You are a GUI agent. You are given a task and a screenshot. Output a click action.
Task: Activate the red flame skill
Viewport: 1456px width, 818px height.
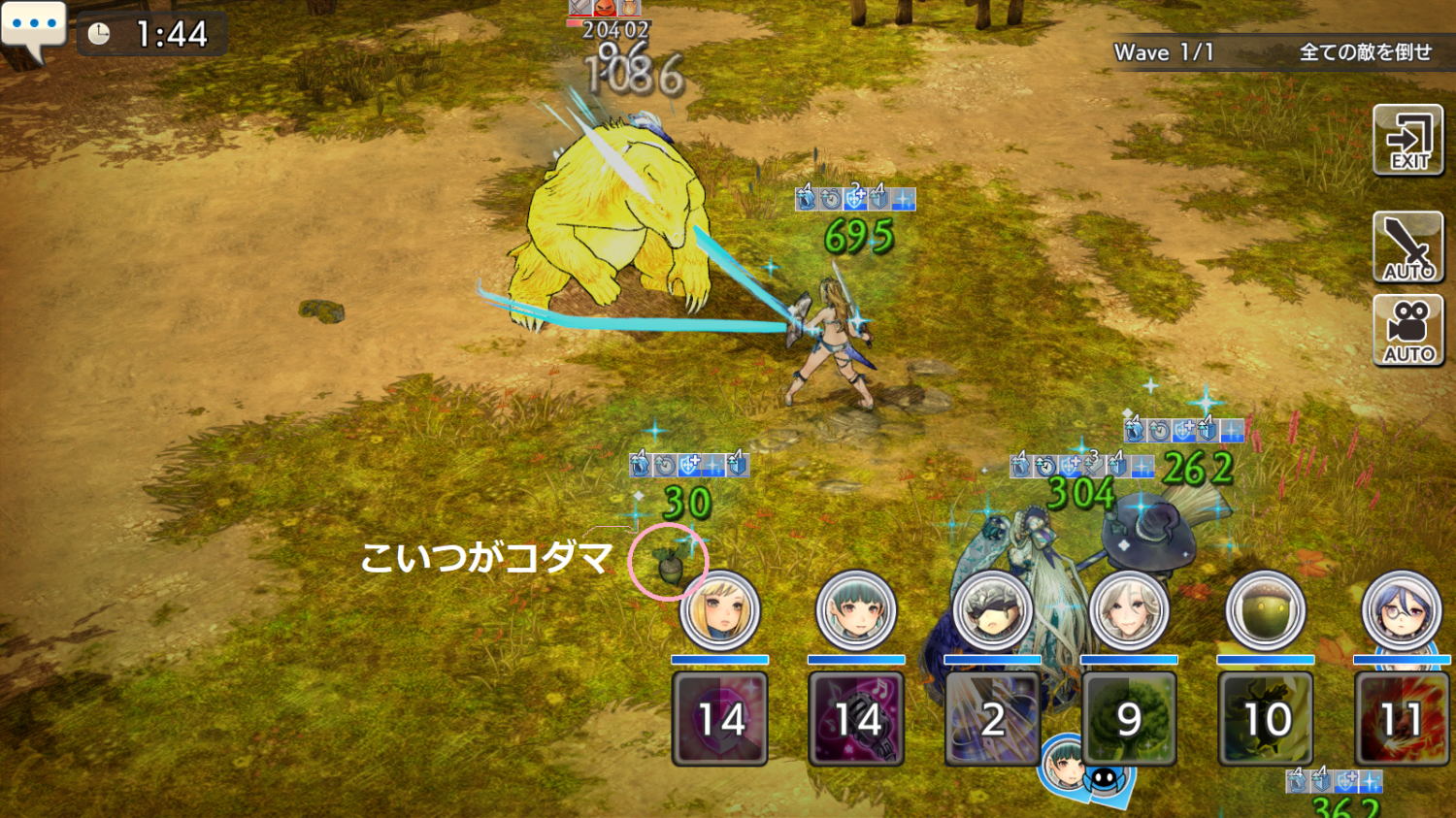coord(1402,719)
